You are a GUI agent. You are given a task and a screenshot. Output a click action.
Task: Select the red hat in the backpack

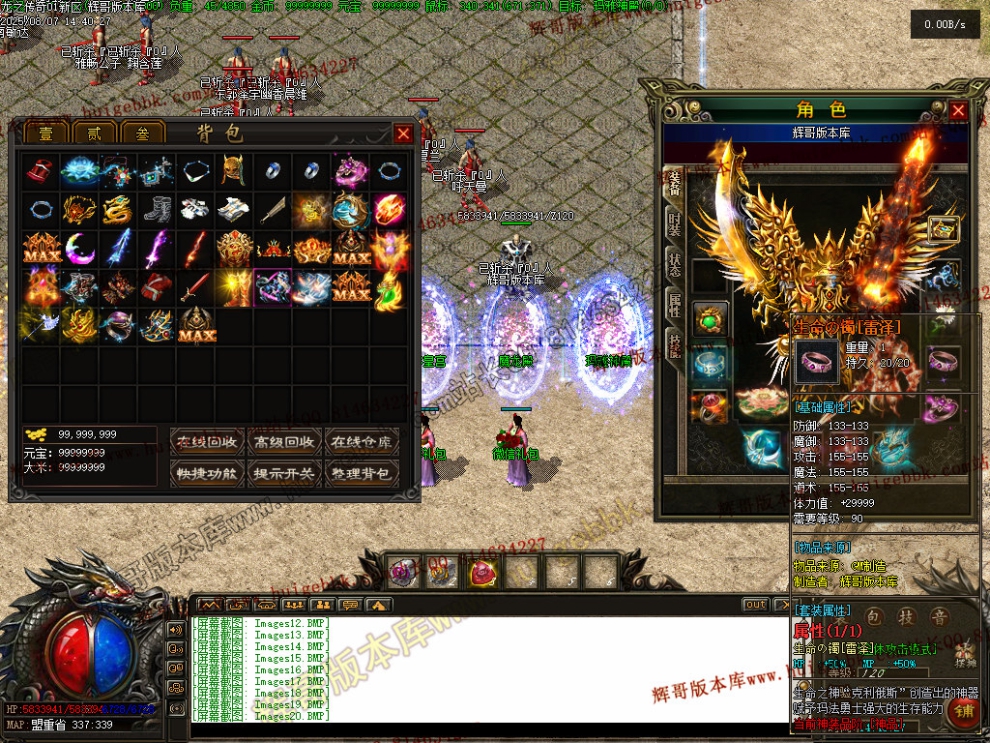(40, 171)
